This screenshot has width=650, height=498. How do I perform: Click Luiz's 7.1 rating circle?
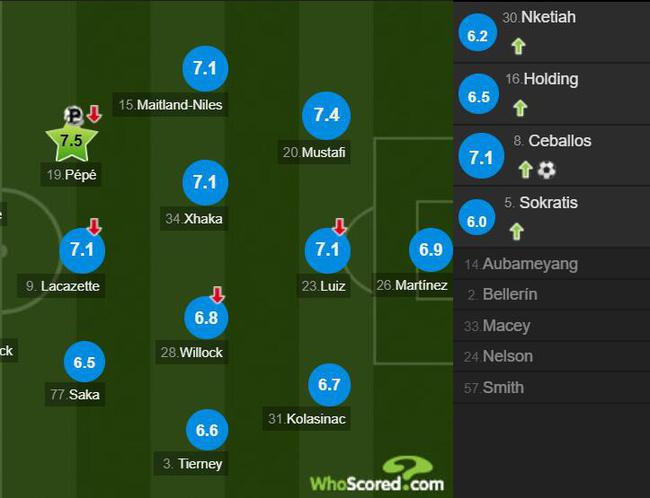click(x=328, y=250)
